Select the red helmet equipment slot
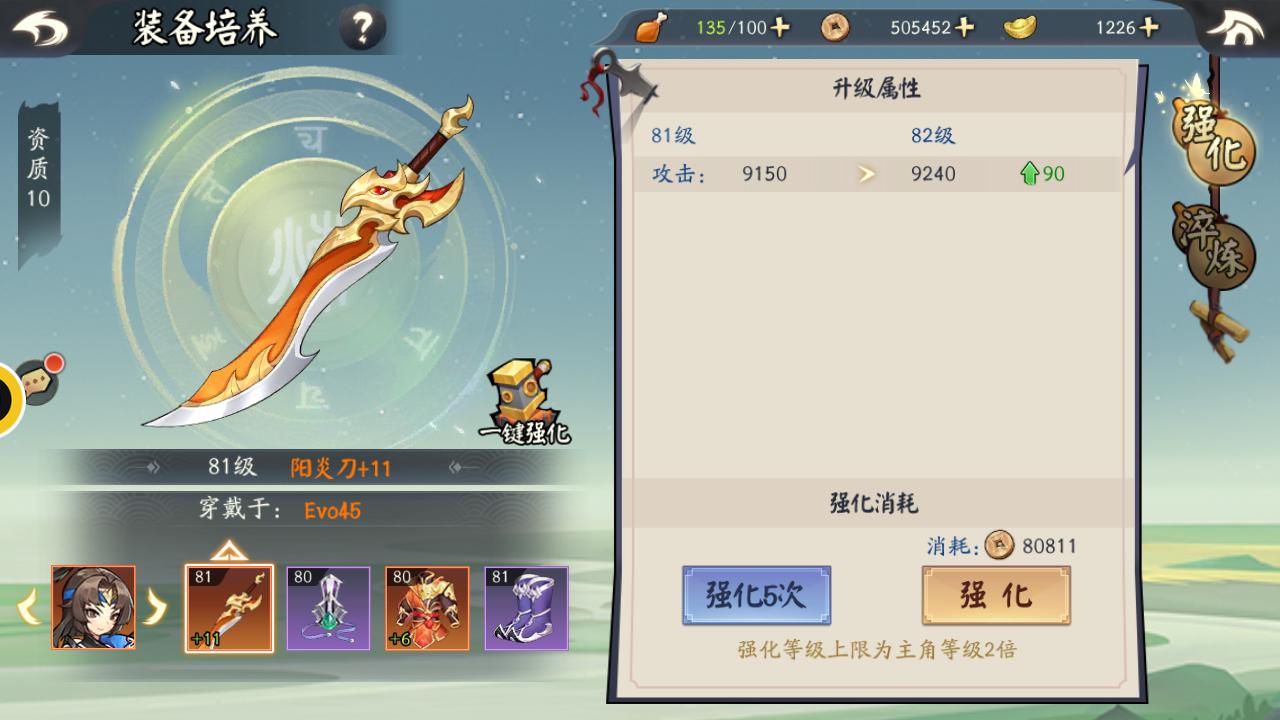This screenshot has width=1280, height=720. [427, 608]
